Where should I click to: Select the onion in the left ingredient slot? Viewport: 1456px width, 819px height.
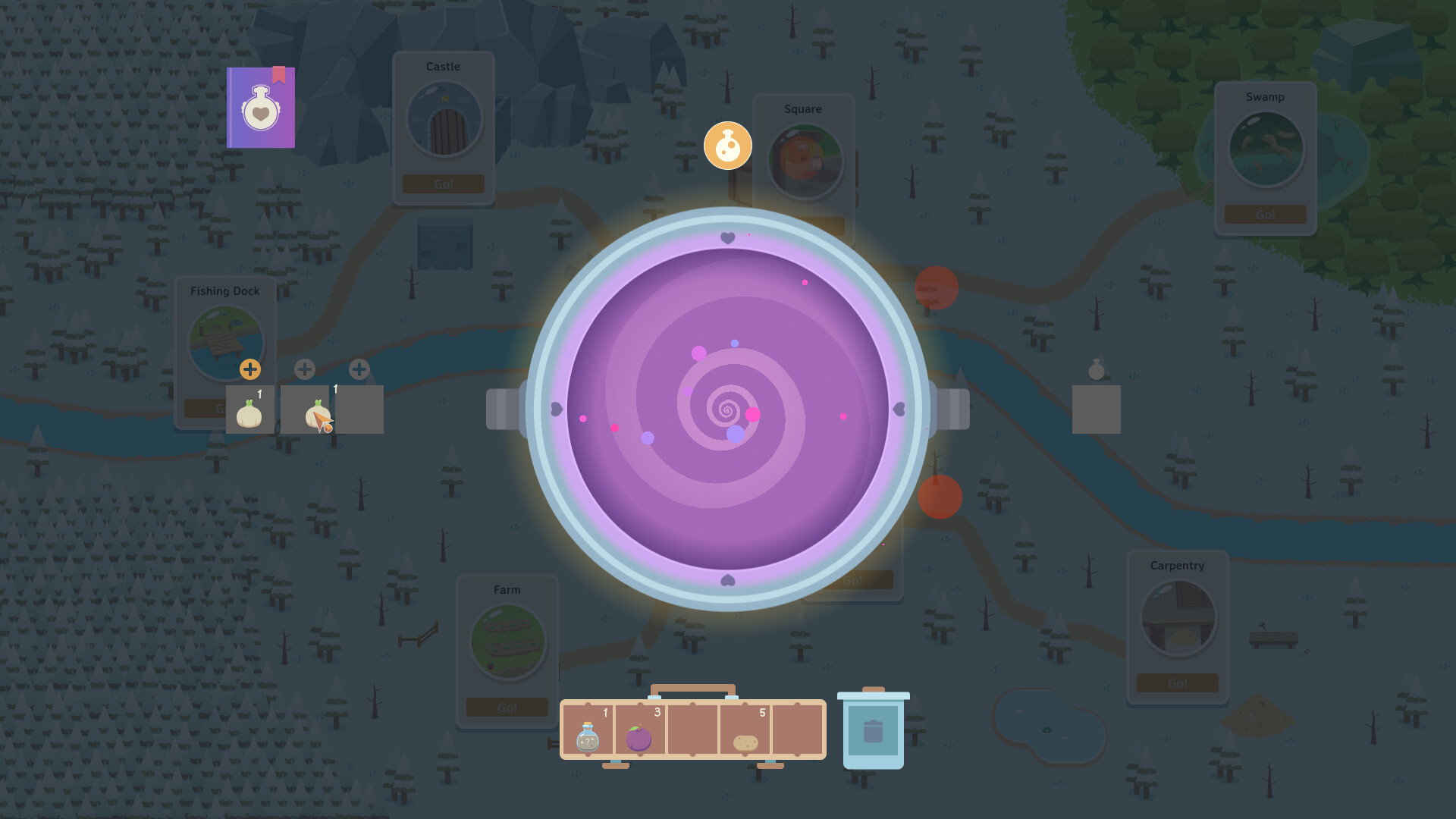coord(249,409)
